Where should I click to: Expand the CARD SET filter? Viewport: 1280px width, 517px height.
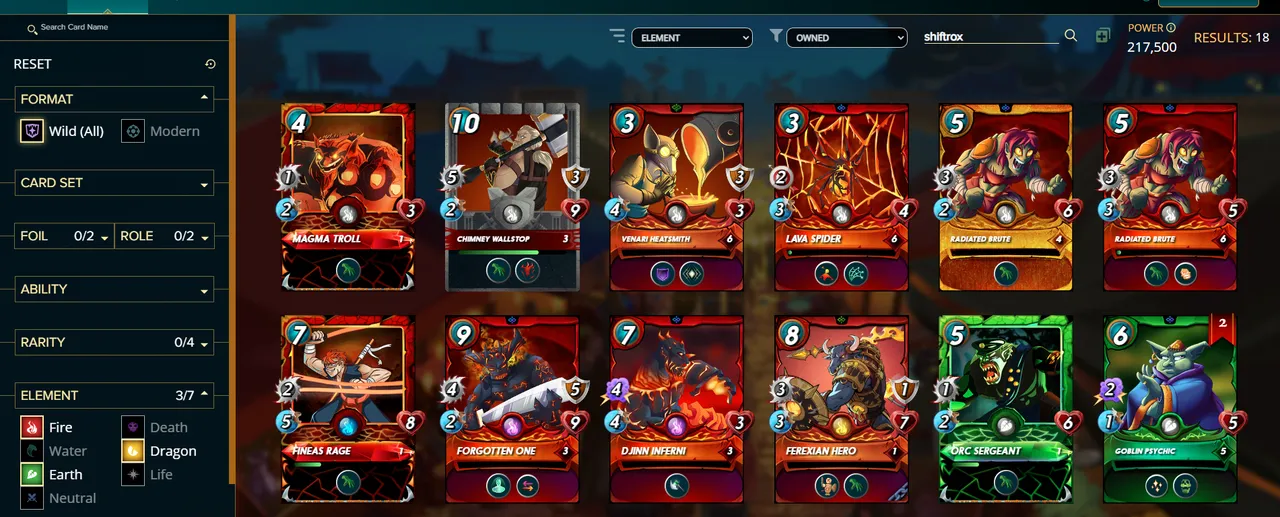coord(114,183)
